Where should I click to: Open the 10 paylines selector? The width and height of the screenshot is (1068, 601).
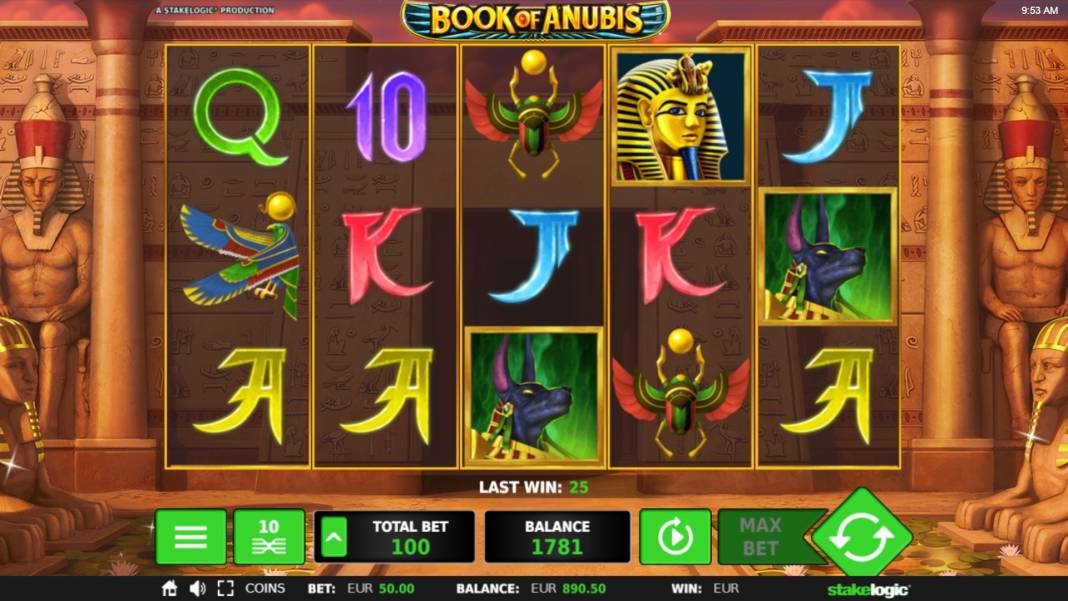[x=269, y=537]
